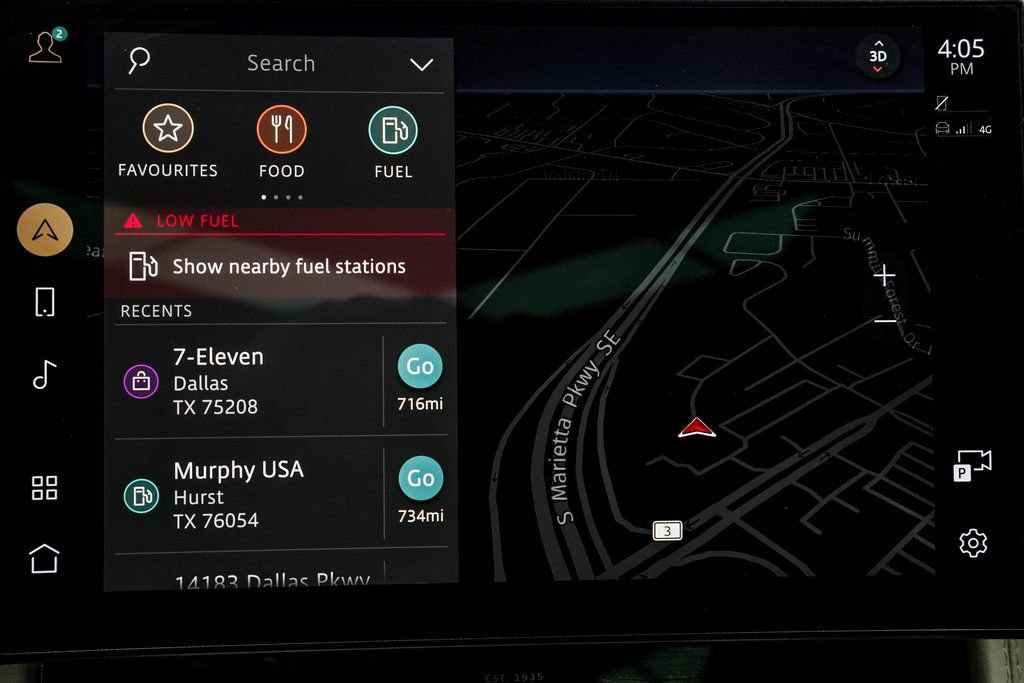
Task: Open the settings gear
Action: [972, 543]
